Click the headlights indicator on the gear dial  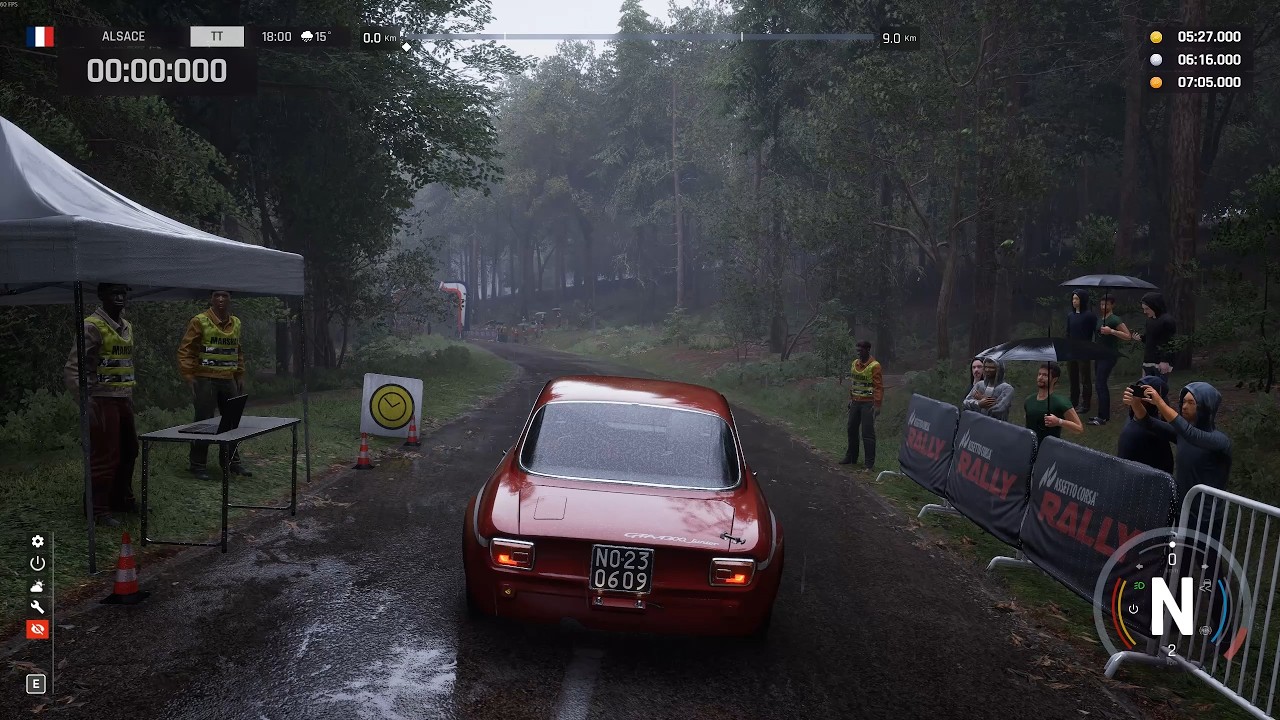click(1139, 585)
